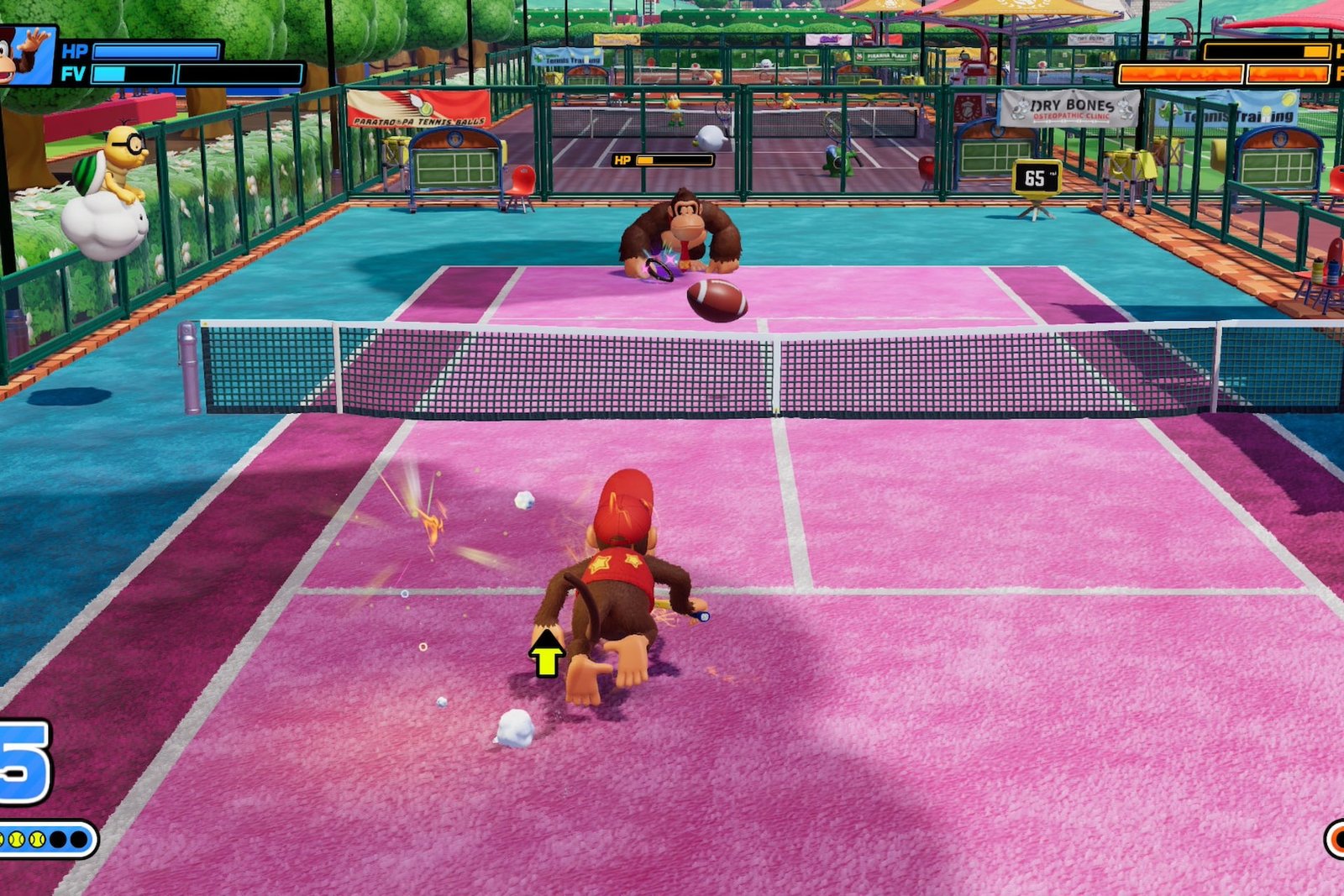Toggle the last empty ball pip
This screenshot has height=896, width=1344.
pyautogui.click(x=78, y=839)
